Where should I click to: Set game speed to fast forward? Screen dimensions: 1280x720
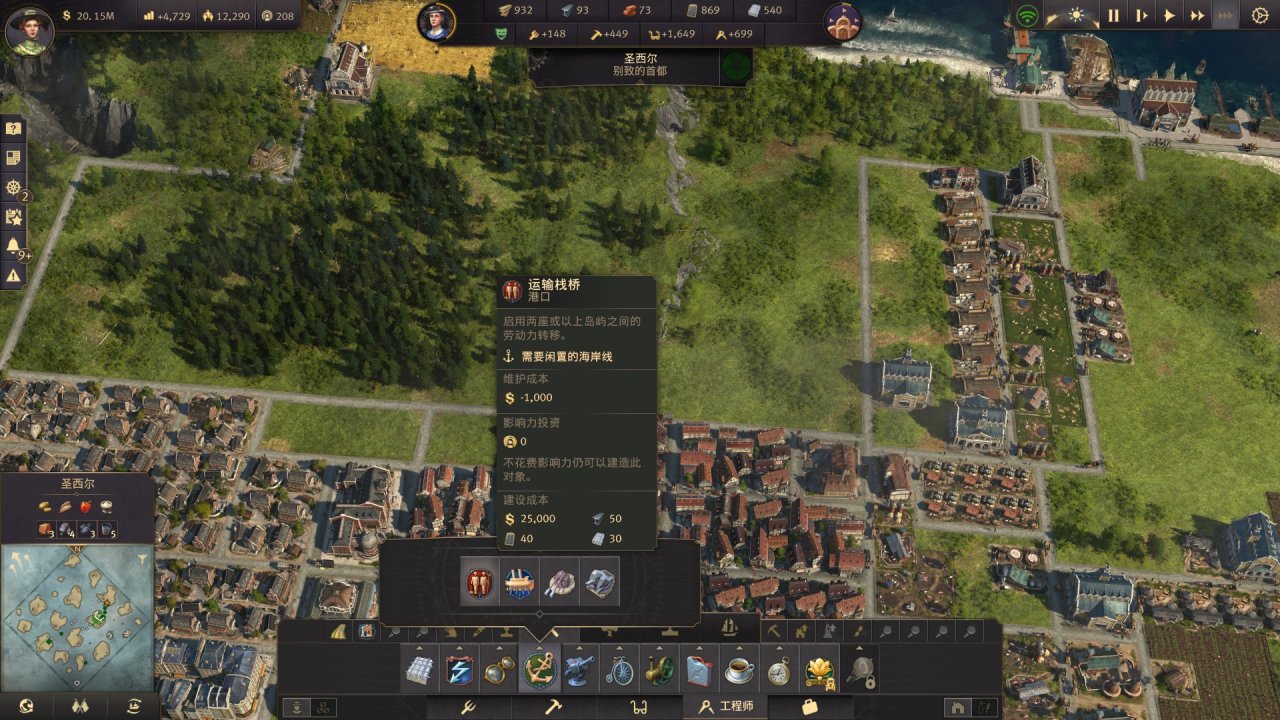tap(1197, 15)
